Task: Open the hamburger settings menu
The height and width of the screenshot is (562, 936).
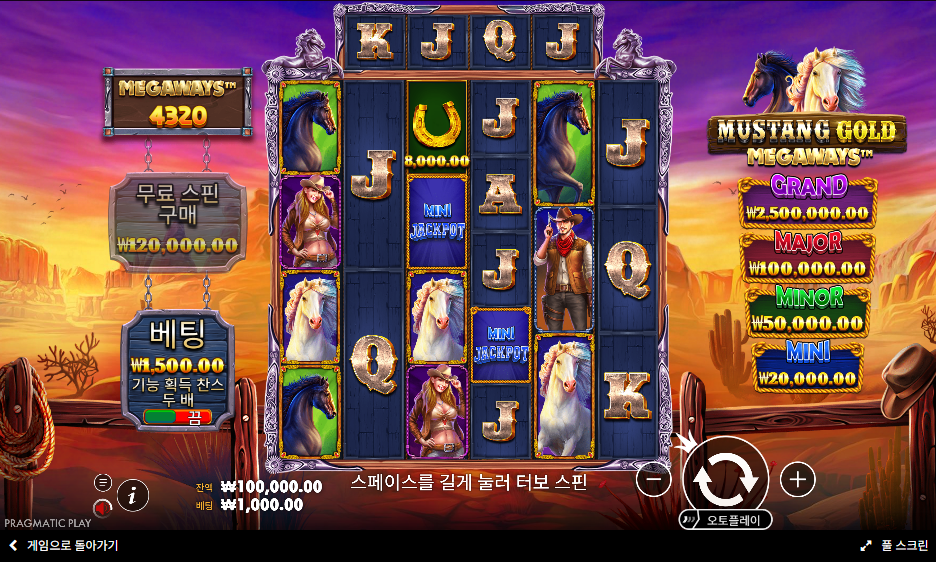Action: (x=103, y=482)
